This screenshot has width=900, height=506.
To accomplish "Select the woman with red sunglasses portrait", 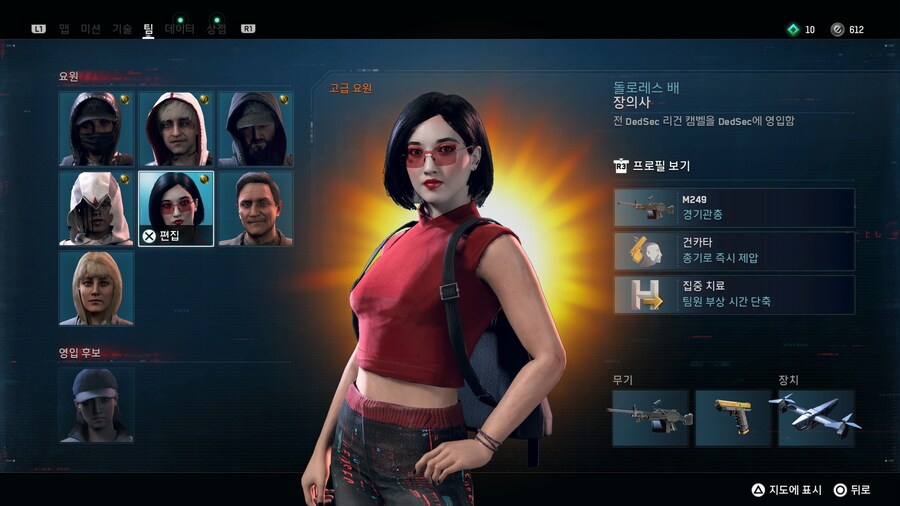I will (176, 208).
